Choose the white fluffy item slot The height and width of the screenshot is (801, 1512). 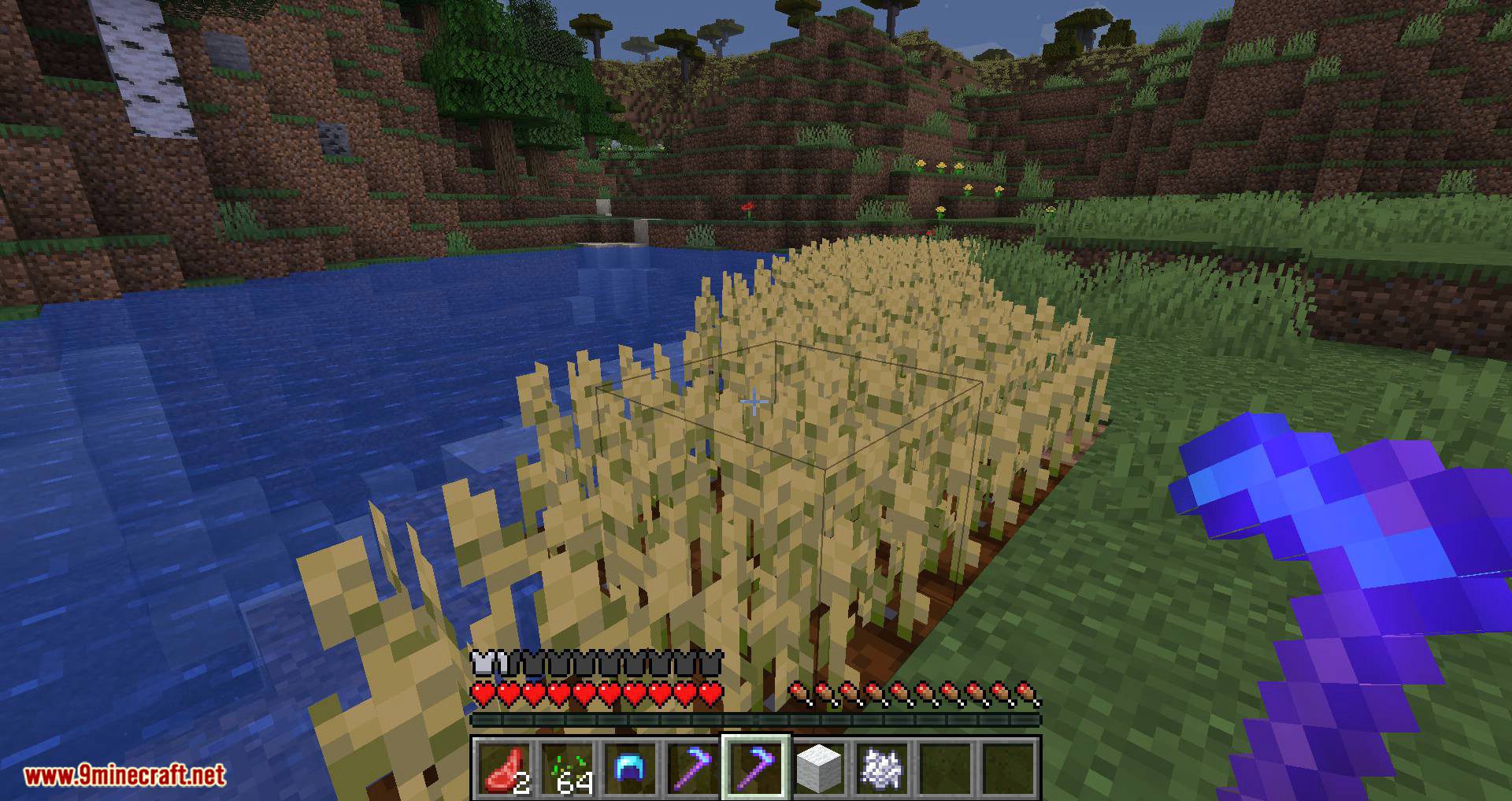pyautogui.click(x=883, y=768)
